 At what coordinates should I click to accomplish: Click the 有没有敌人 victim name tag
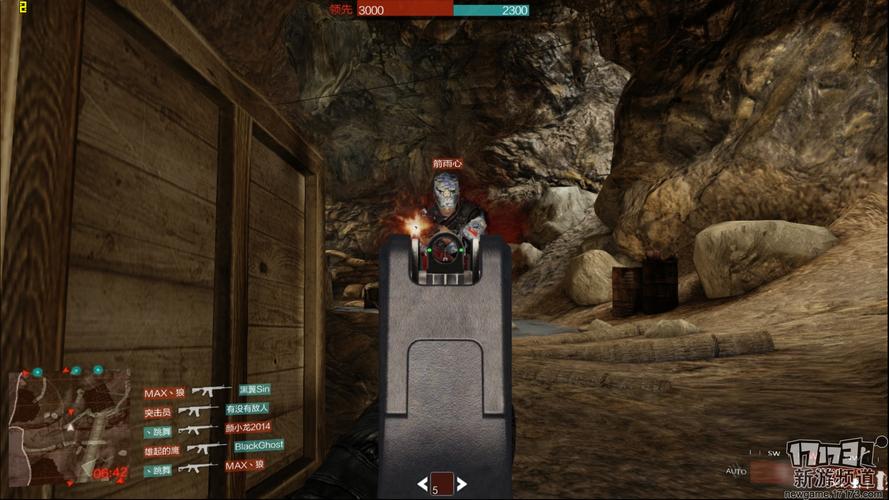(249, 409)
